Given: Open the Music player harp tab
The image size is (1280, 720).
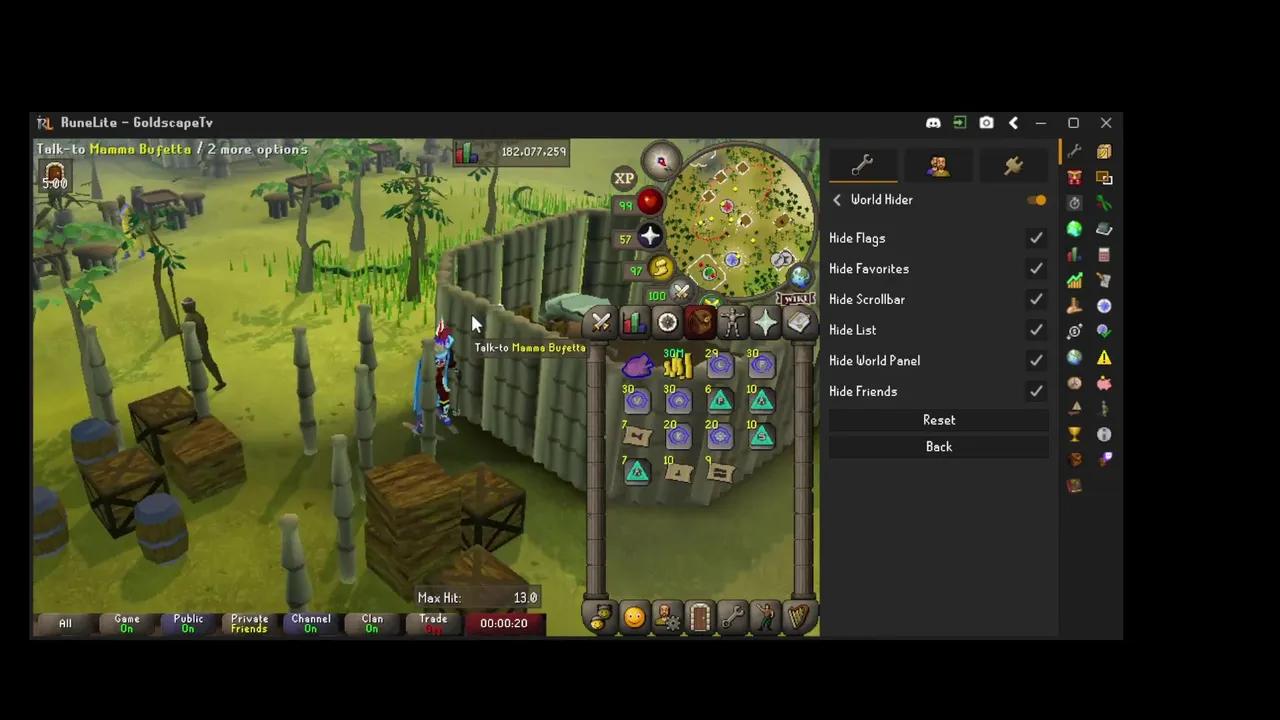Looking at the screenshot, I should point(797,617).
